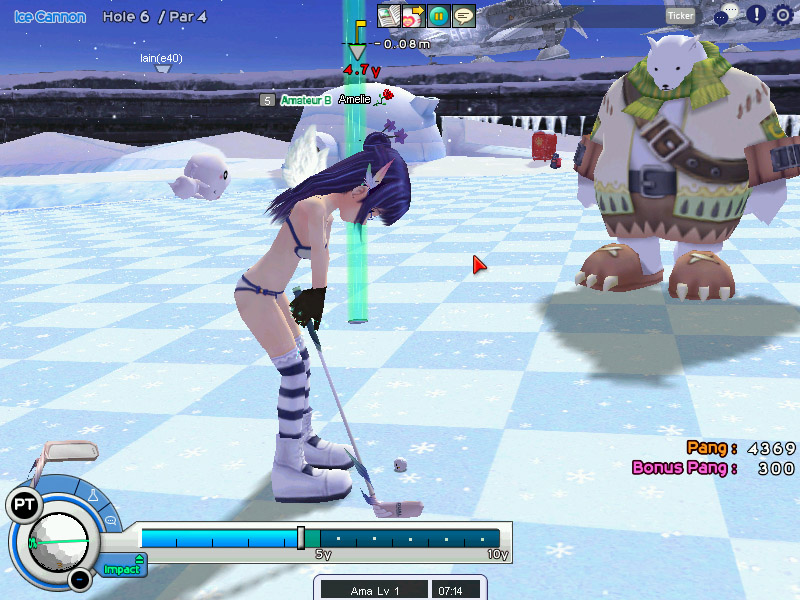
Task: Click the Impact button
Action: [x=123, y=569]
